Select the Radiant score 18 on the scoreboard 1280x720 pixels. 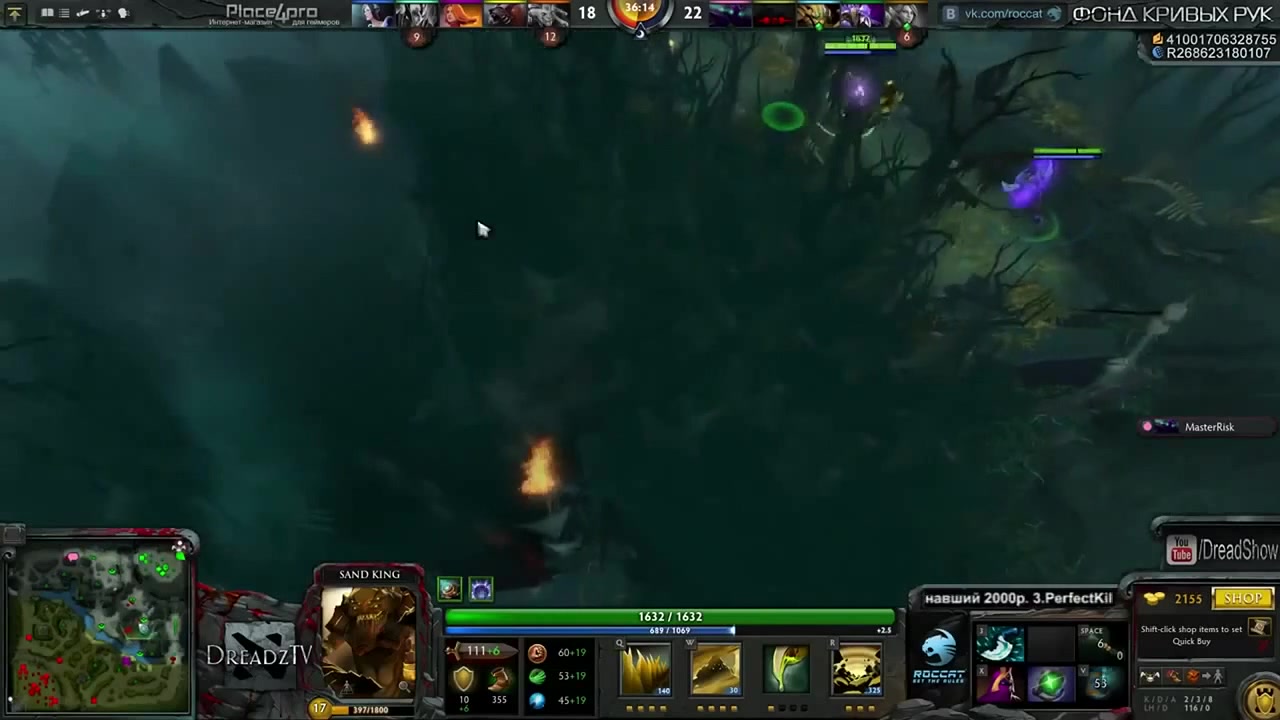pyautogui.click(x=587, y=13)
